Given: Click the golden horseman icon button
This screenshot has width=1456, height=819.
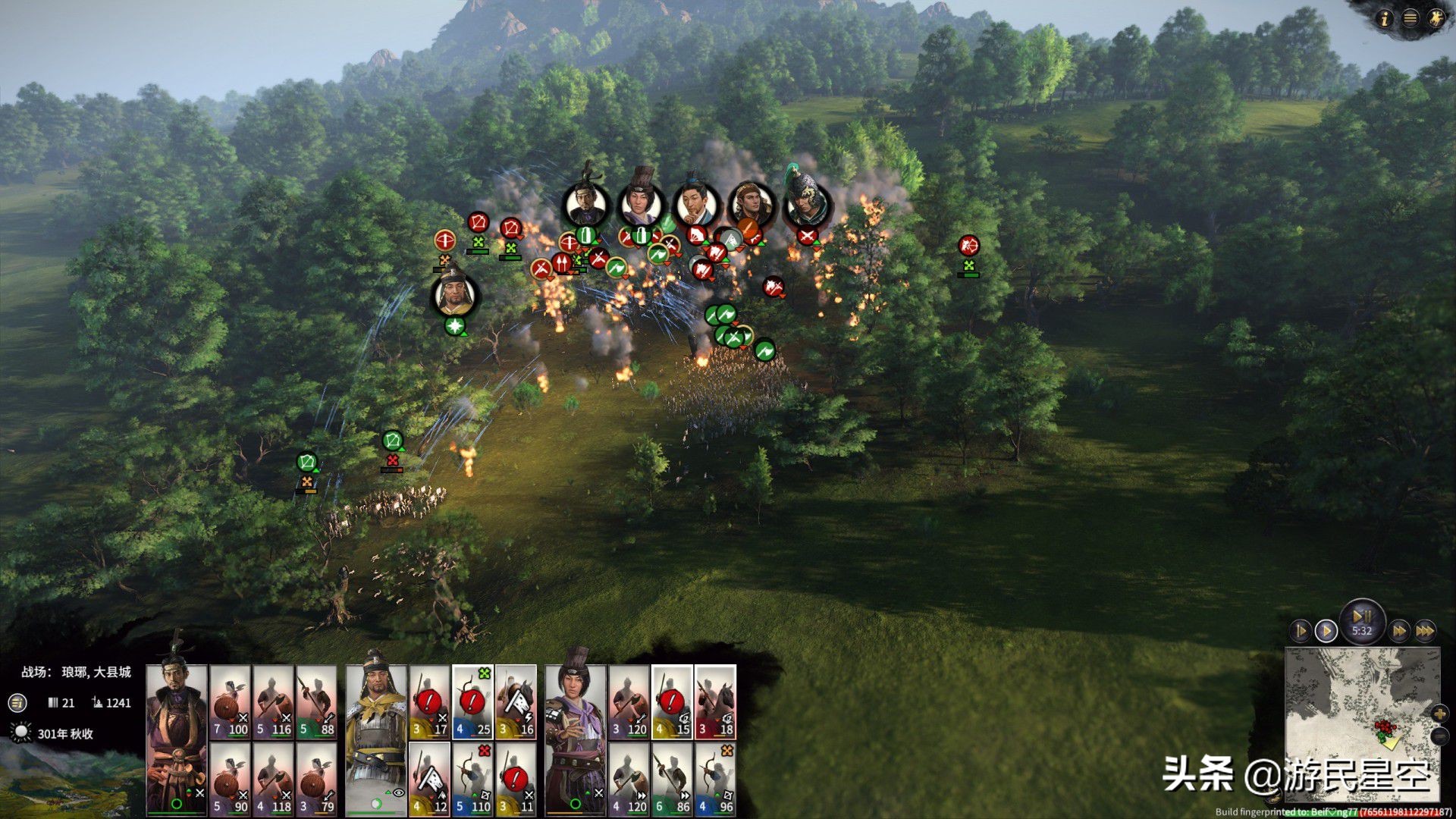Looking at the screenshot, I should pos(1436,18).
